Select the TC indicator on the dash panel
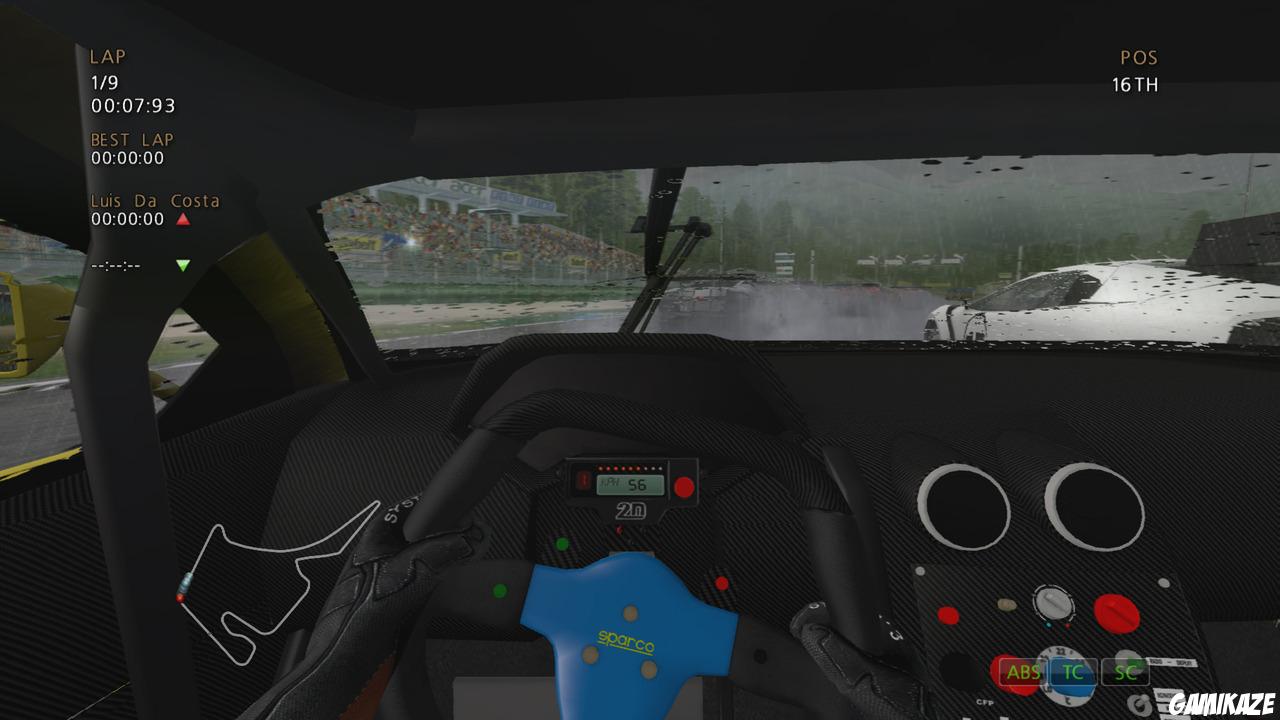This screenshot has width=1280, height=720. click(x=1073, y=673)
